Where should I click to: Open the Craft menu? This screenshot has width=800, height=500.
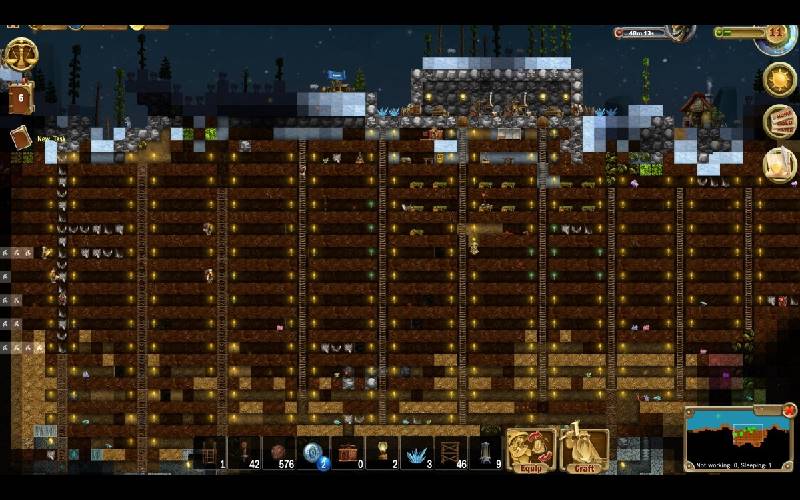(584, 450)
